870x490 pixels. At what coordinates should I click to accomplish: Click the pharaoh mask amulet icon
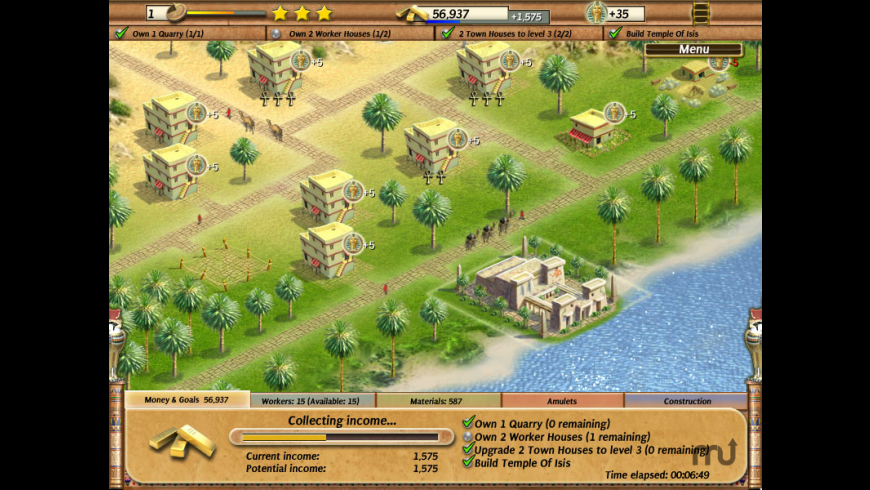coord(596,13)
